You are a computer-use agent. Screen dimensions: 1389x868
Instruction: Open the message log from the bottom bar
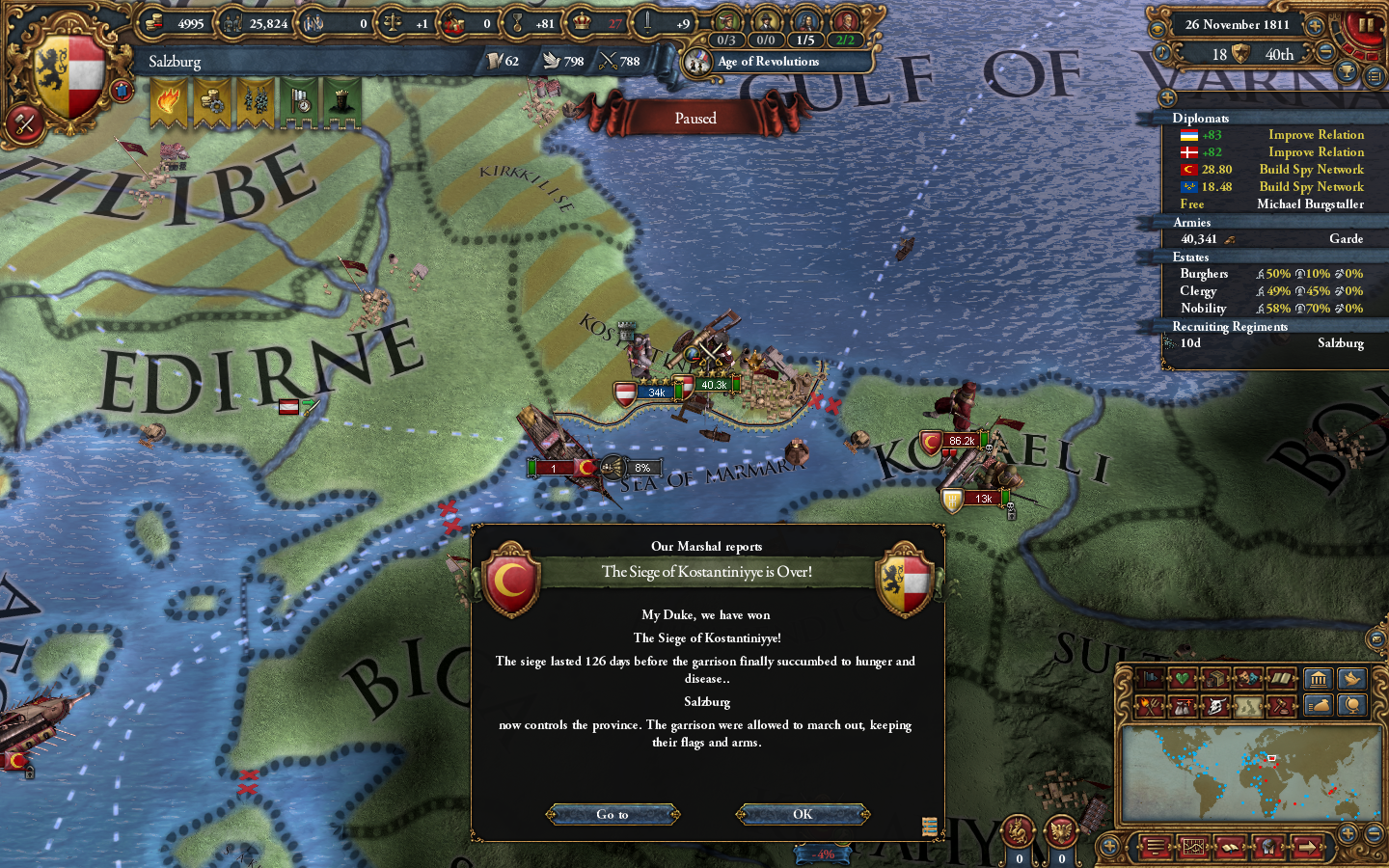[1154, 847]
